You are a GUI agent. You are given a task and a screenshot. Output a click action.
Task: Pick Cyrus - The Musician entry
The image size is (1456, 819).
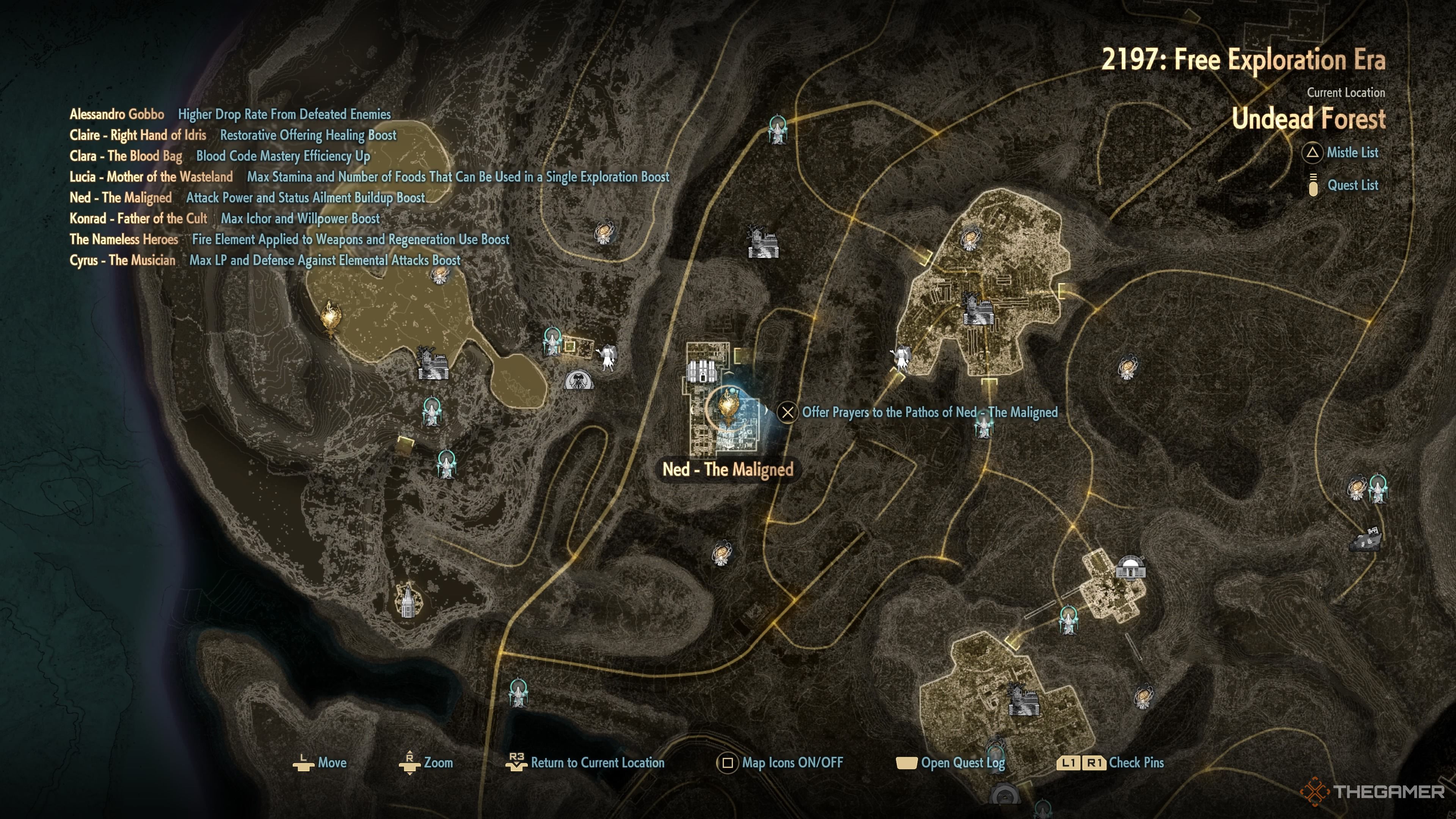tap(122, 260)
